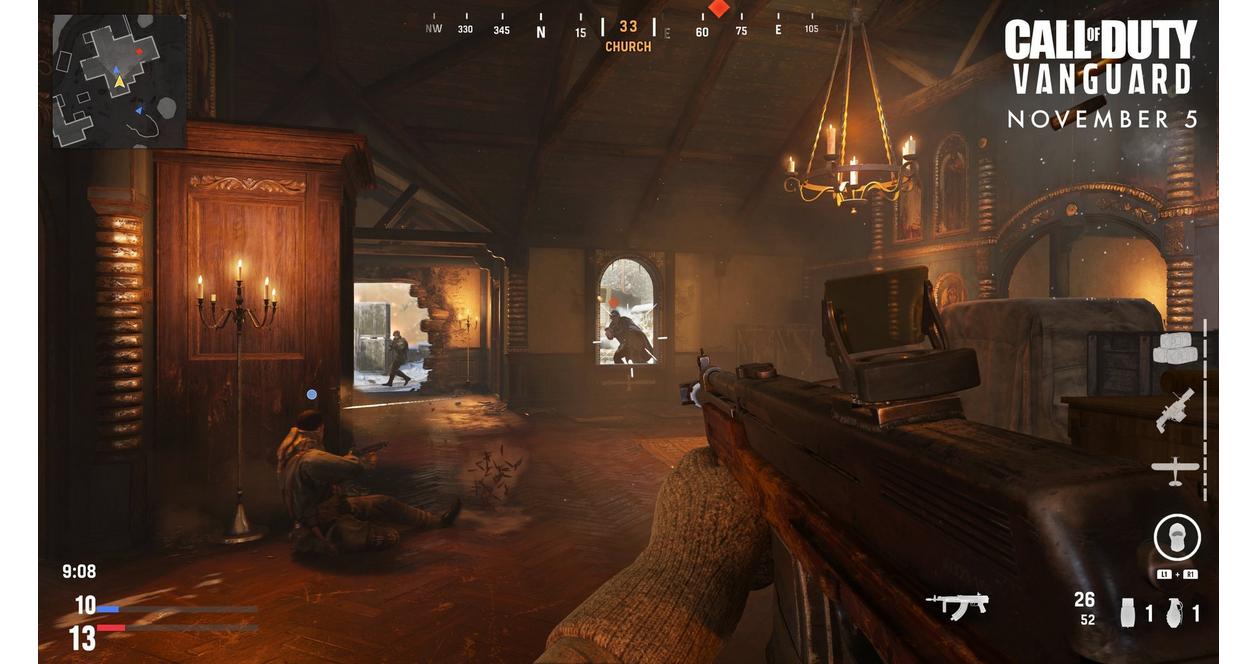Select the frag grenade equipment icon

click(1174, 612)
